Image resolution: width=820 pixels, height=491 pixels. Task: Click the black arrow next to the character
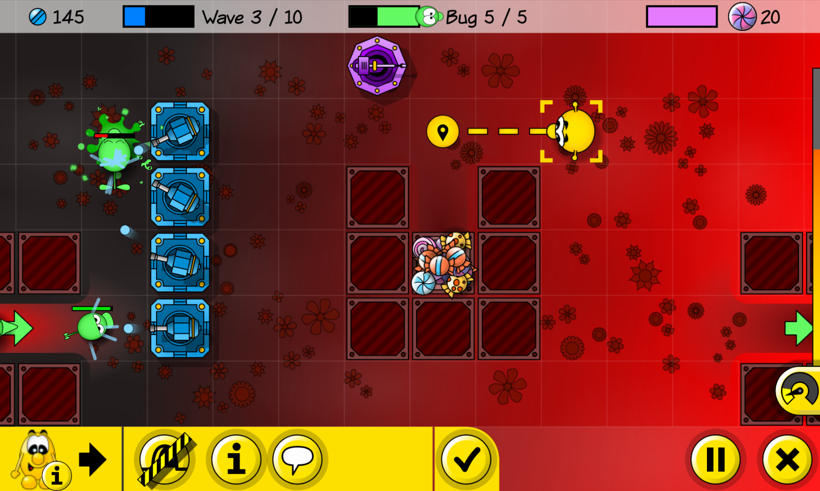pos(93,459)
